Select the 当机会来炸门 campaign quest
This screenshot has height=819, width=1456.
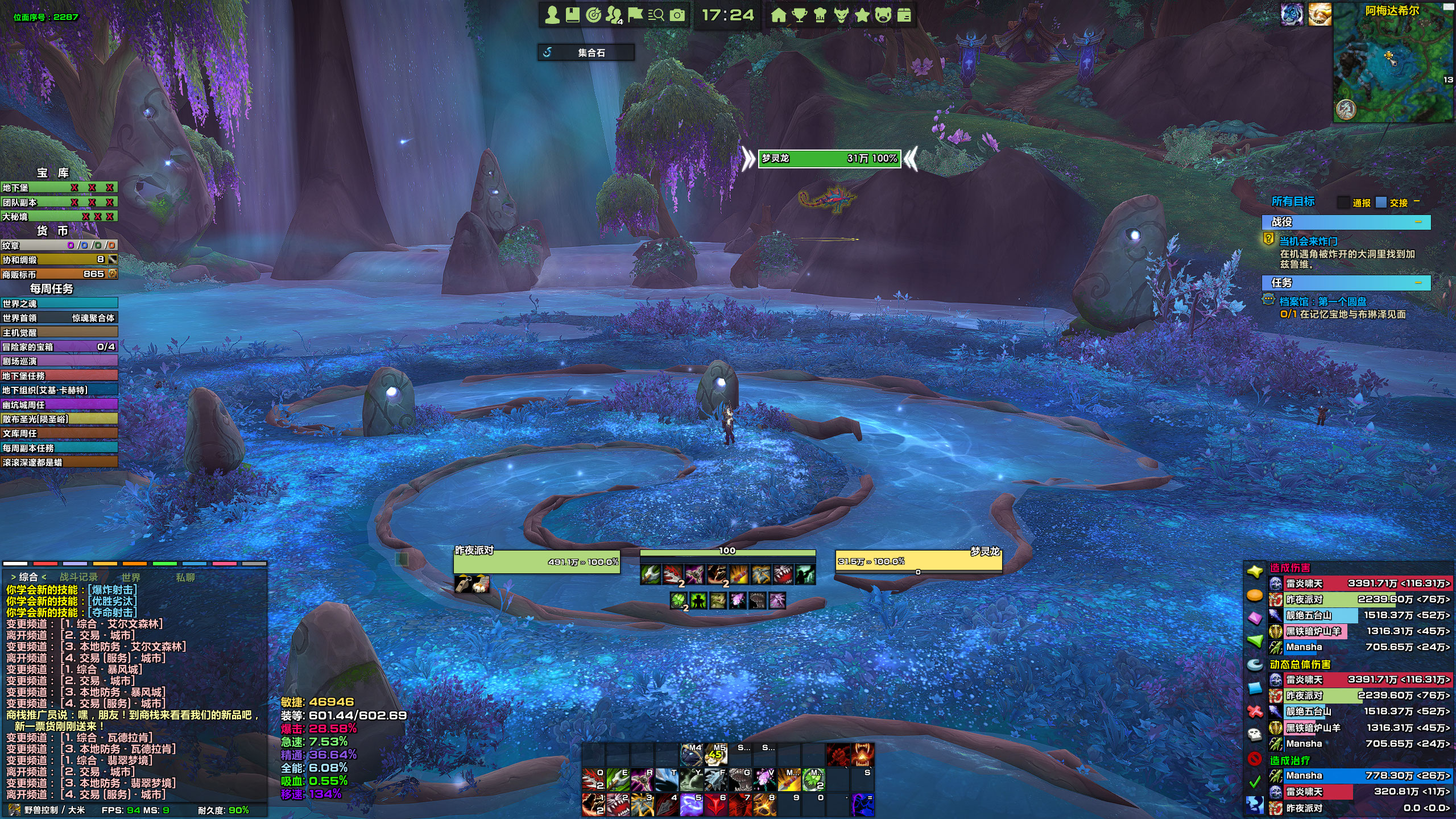[x=1308, y=241]
